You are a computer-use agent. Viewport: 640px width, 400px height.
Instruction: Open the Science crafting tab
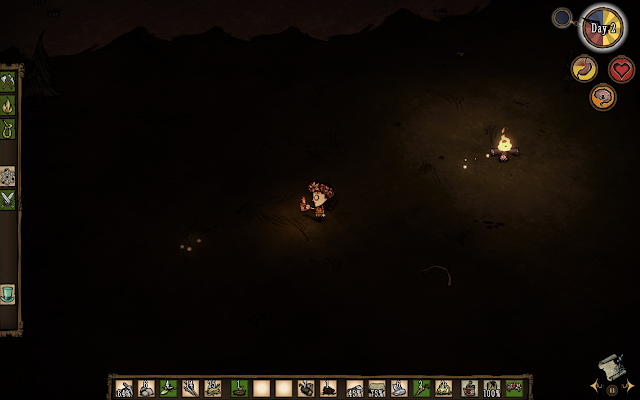point(8,175)
